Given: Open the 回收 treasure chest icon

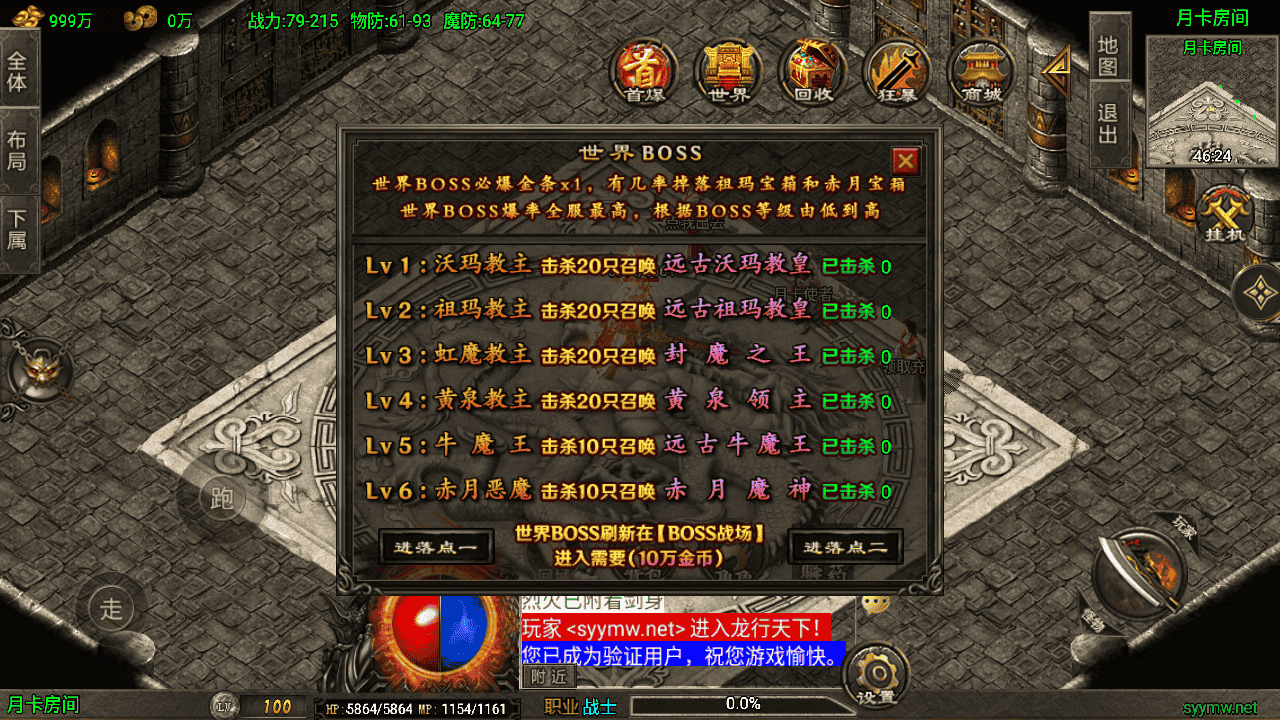Looking at the screenshot, I should point(812,70).
